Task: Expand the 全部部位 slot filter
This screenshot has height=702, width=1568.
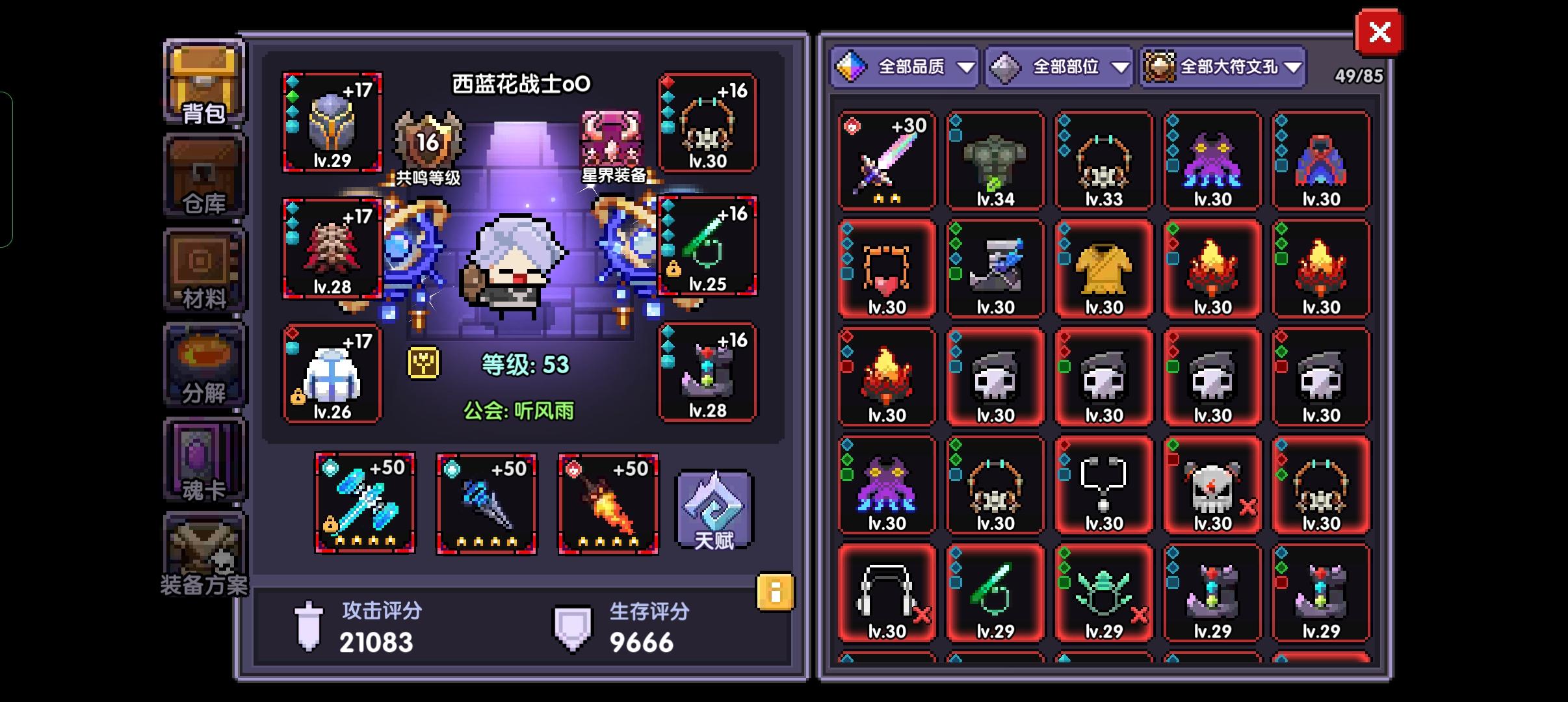Action: tap(1060, 66)
